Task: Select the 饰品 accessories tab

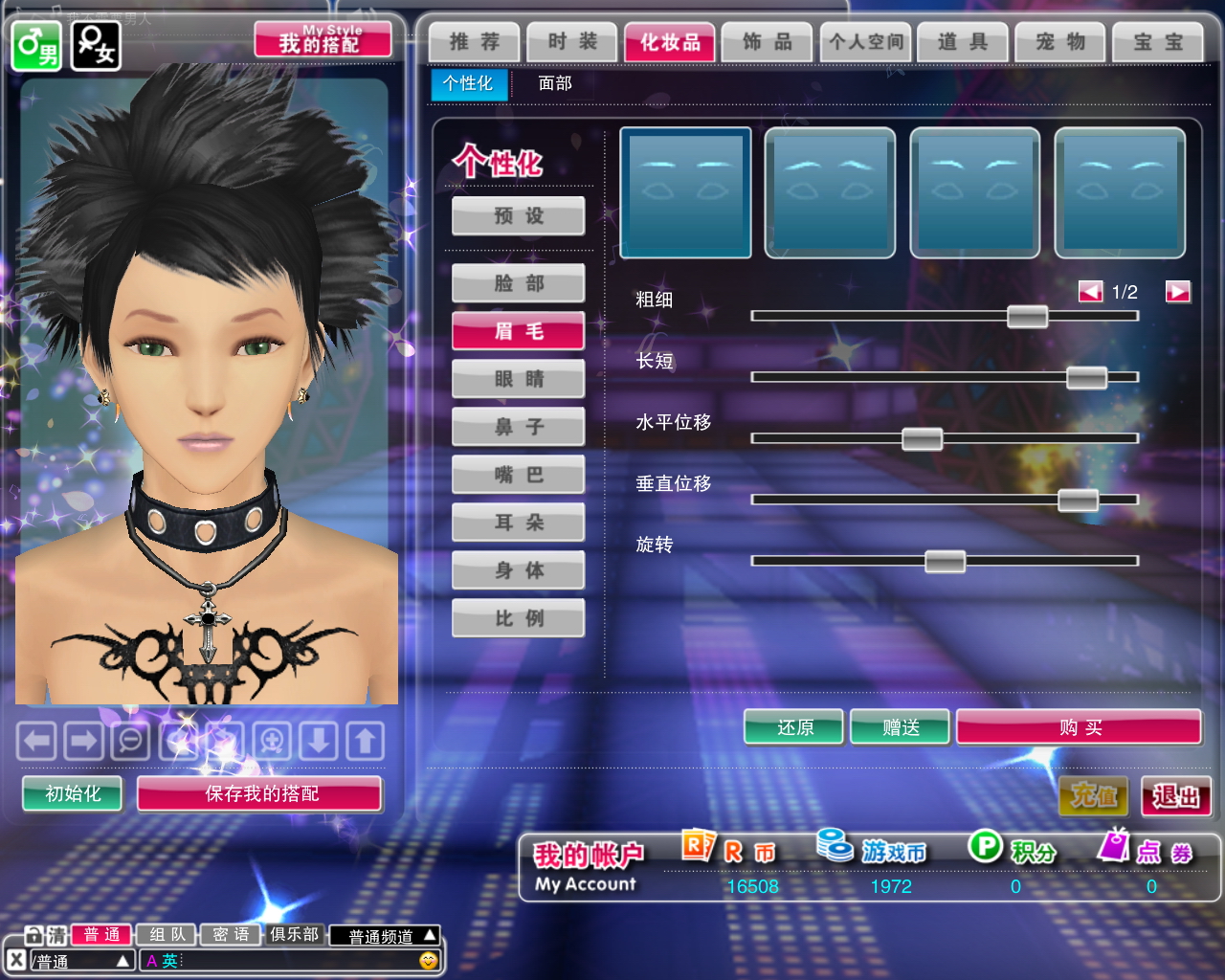Action: [x=768, y=42]
